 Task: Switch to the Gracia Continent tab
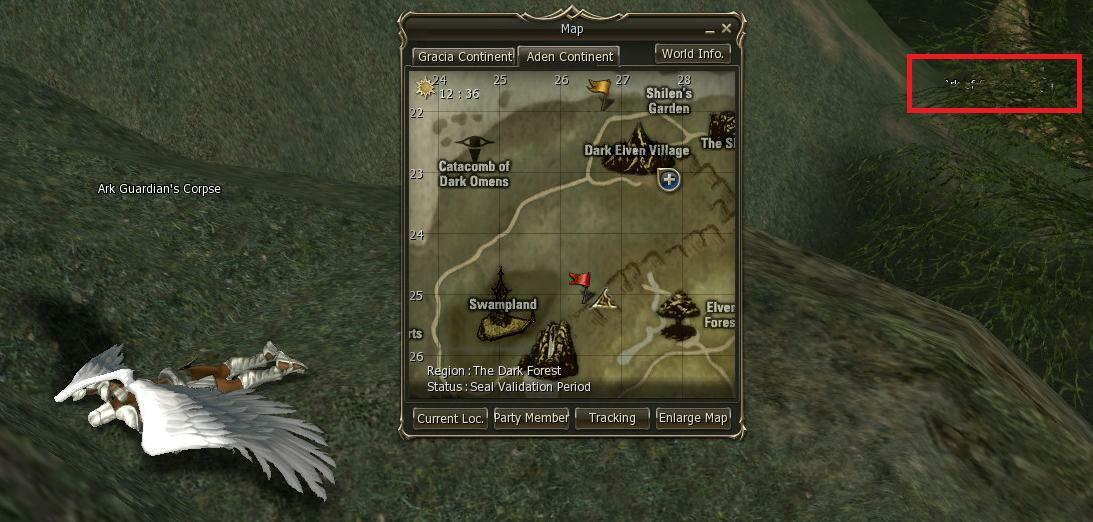tap(463, 56)
